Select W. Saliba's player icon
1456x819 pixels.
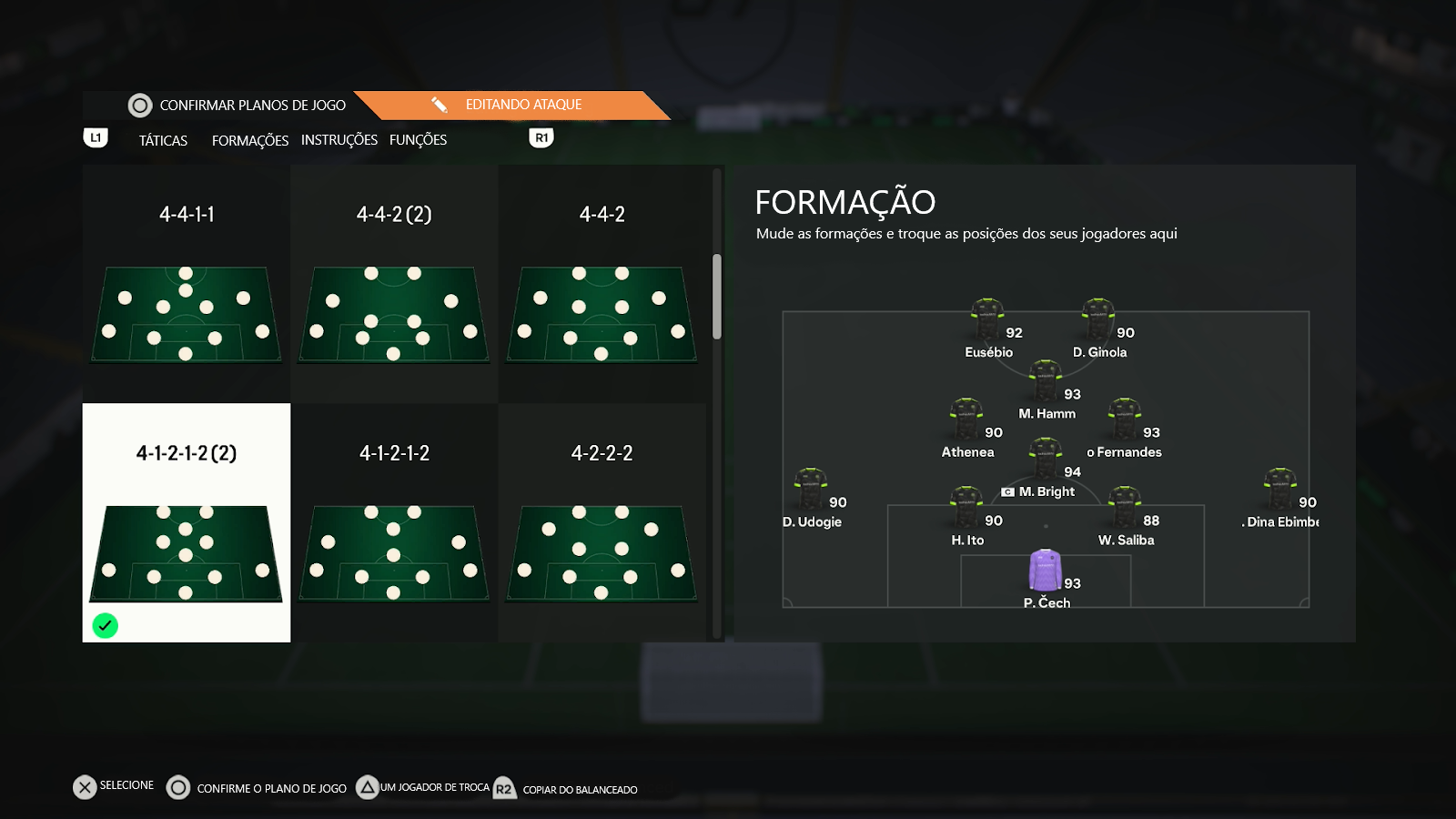tap(1126, 505)
